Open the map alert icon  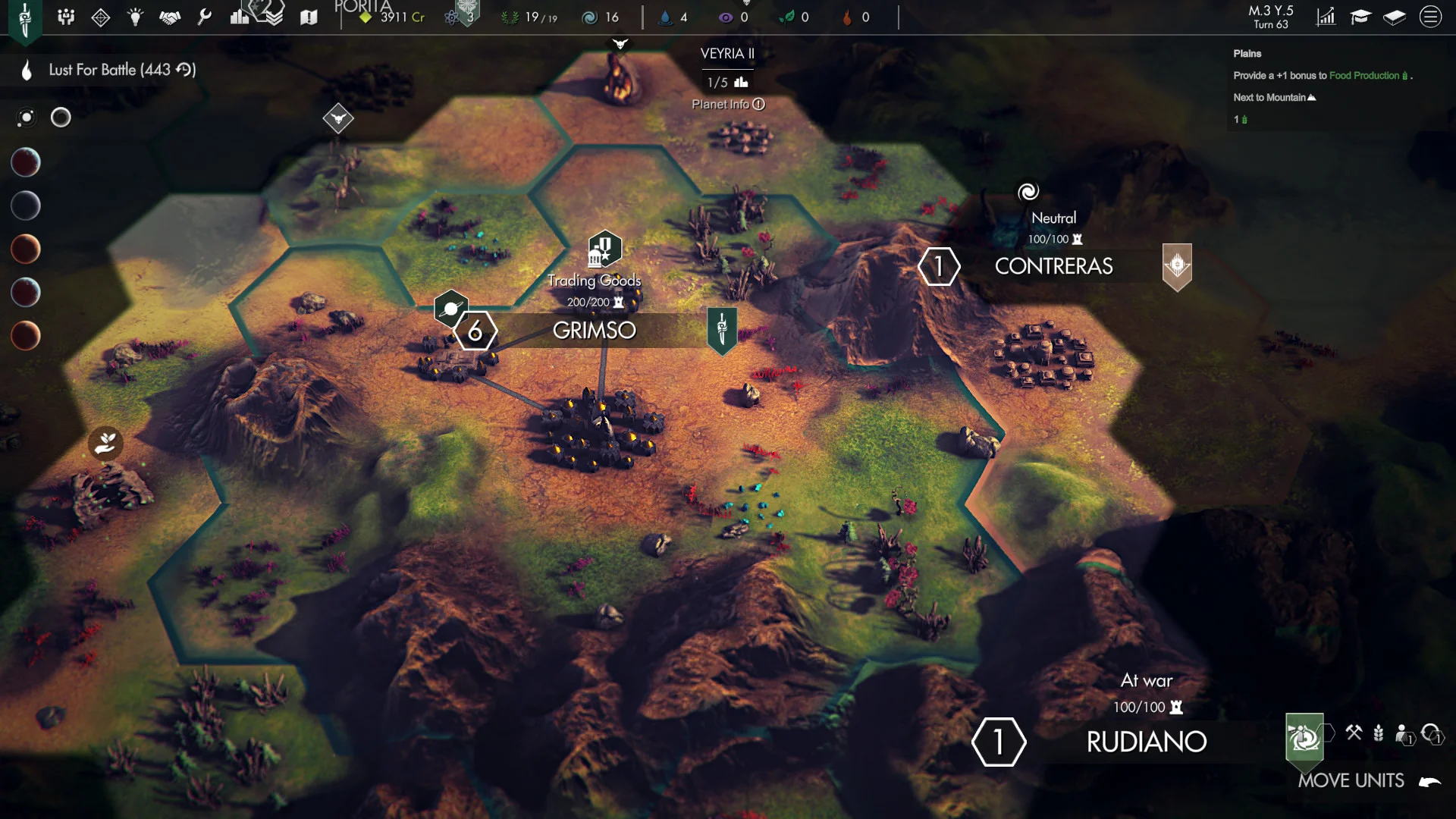(x=309, y=17)
